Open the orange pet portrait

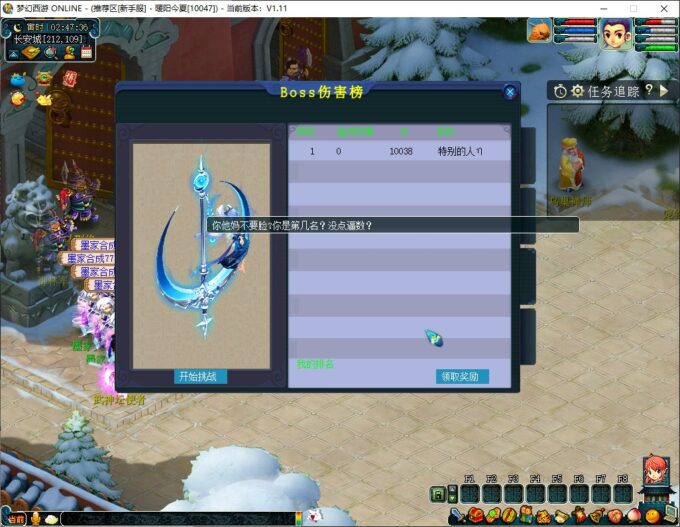pyautogui.click(x=536, y=32)
